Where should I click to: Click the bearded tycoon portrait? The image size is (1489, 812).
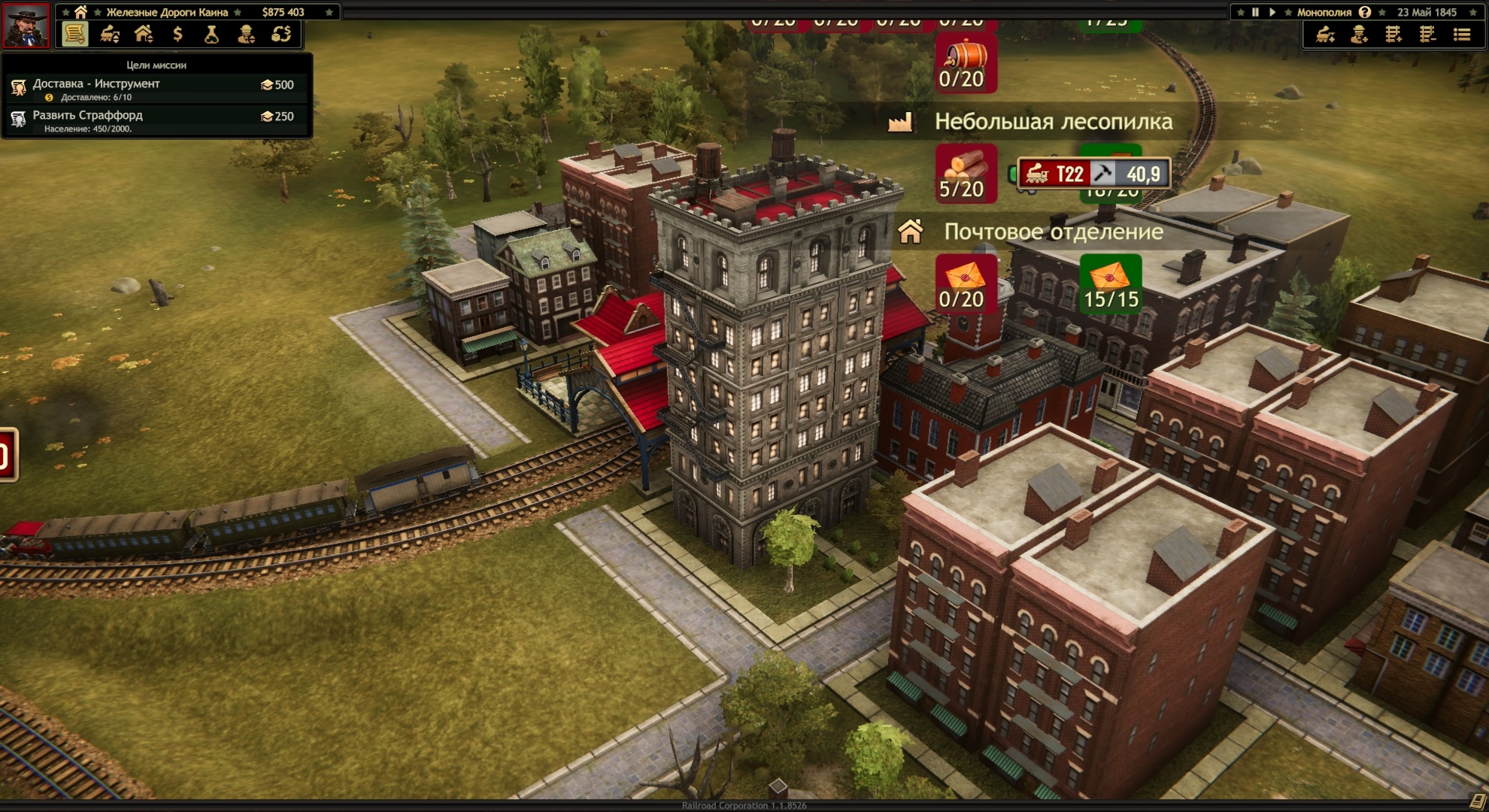[26, 24]
